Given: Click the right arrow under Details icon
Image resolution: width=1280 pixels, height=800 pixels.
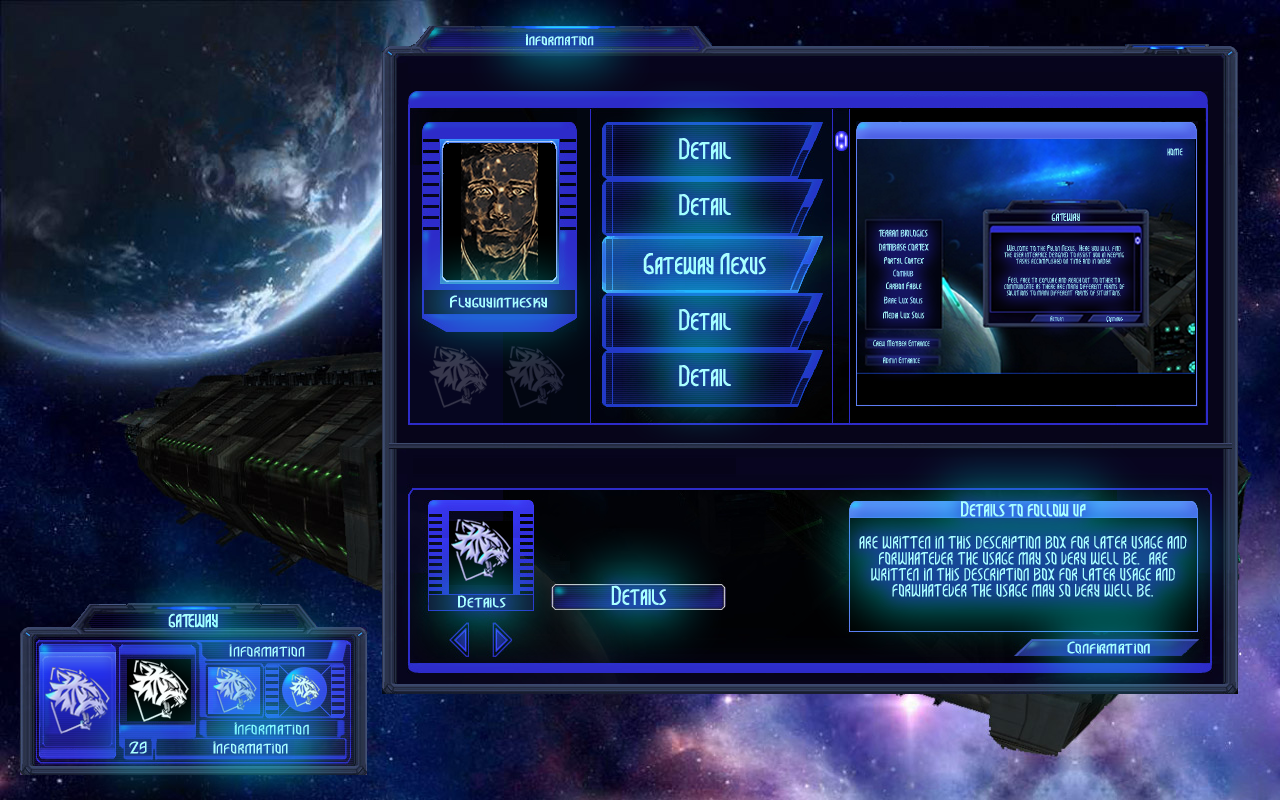Looking at the screenshot, I should click(x=502, y=640).
